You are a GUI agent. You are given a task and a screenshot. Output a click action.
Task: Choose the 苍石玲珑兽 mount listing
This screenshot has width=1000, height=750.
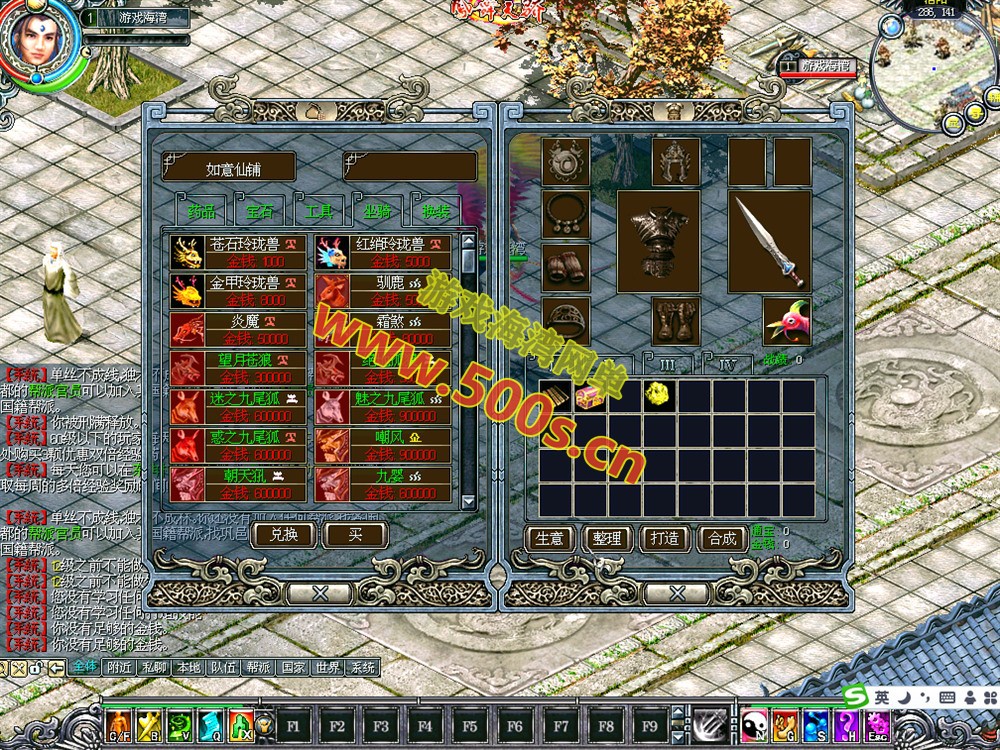pos(238,252)
